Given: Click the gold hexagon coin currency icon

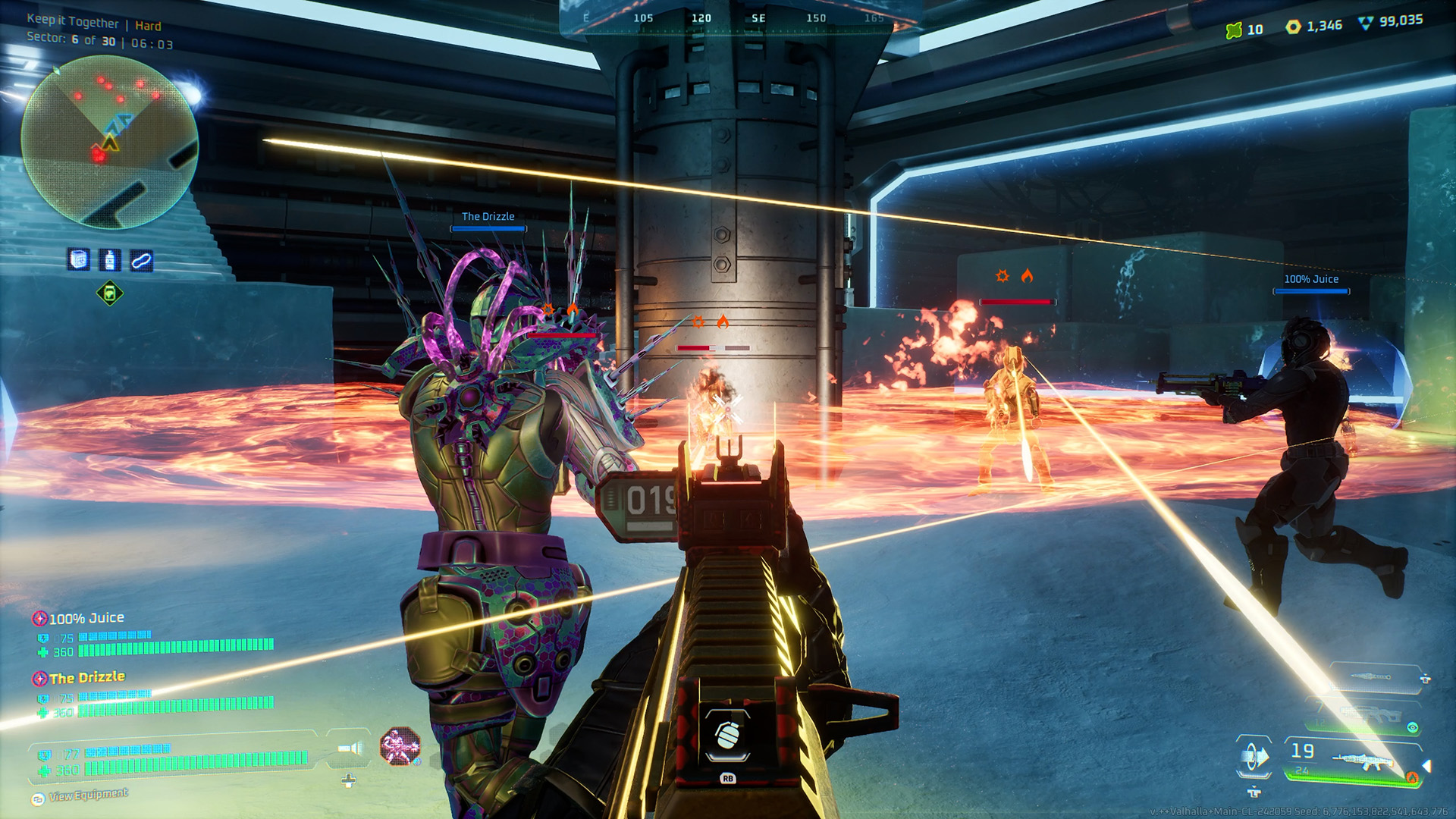Looking at the screenshot, I should tap(1293, 27).
